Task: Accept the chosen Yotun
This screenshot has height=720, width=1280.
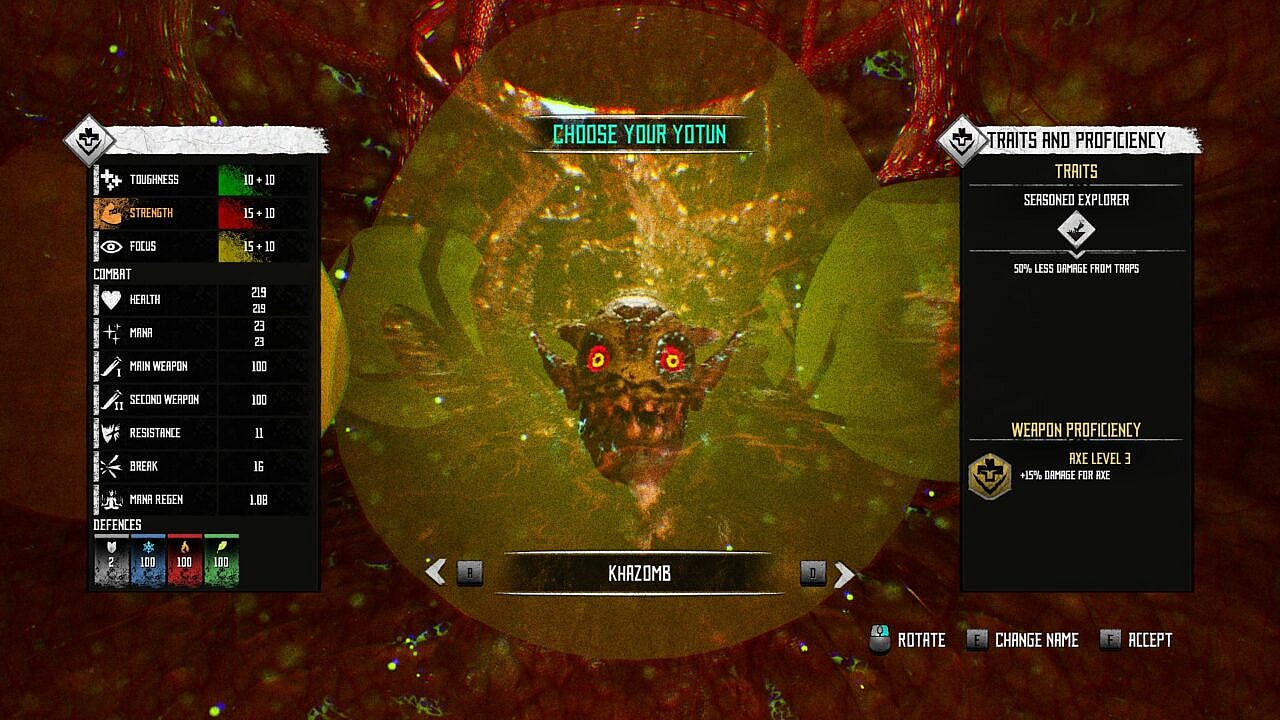Action: (1136, 640)
